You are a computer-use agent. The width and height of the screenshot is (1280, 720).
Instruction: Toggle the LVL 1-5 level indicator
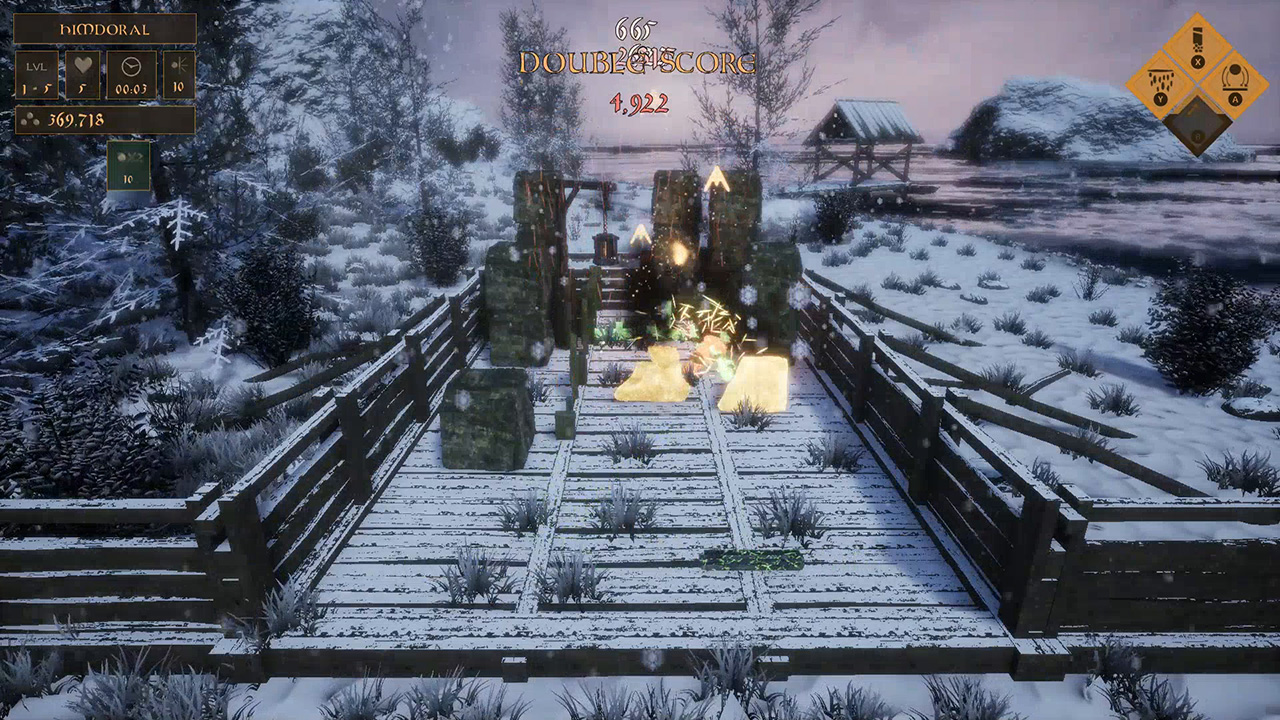(37, 74)
